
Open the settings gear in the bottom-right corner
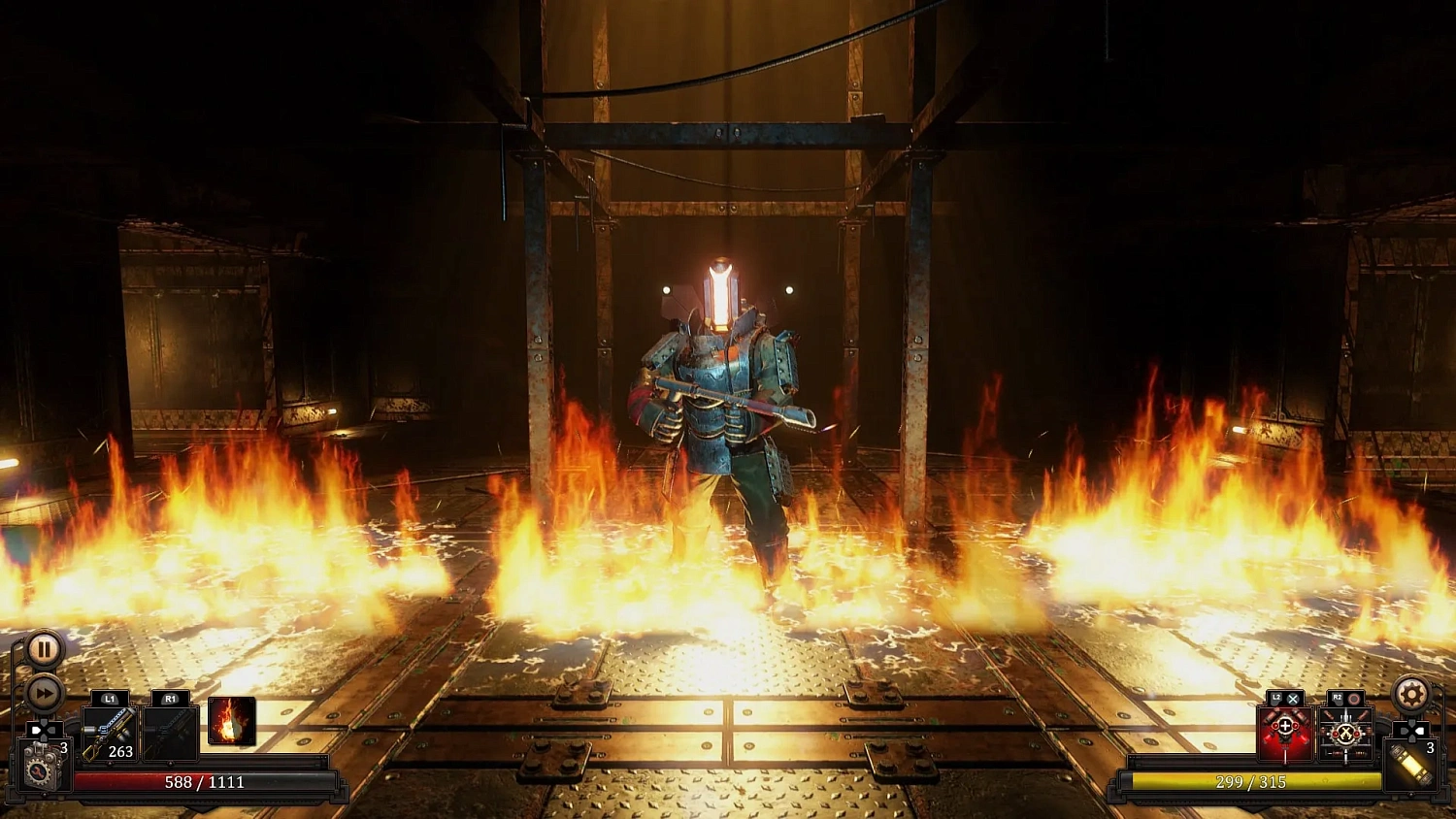[x=1409, y=695]
